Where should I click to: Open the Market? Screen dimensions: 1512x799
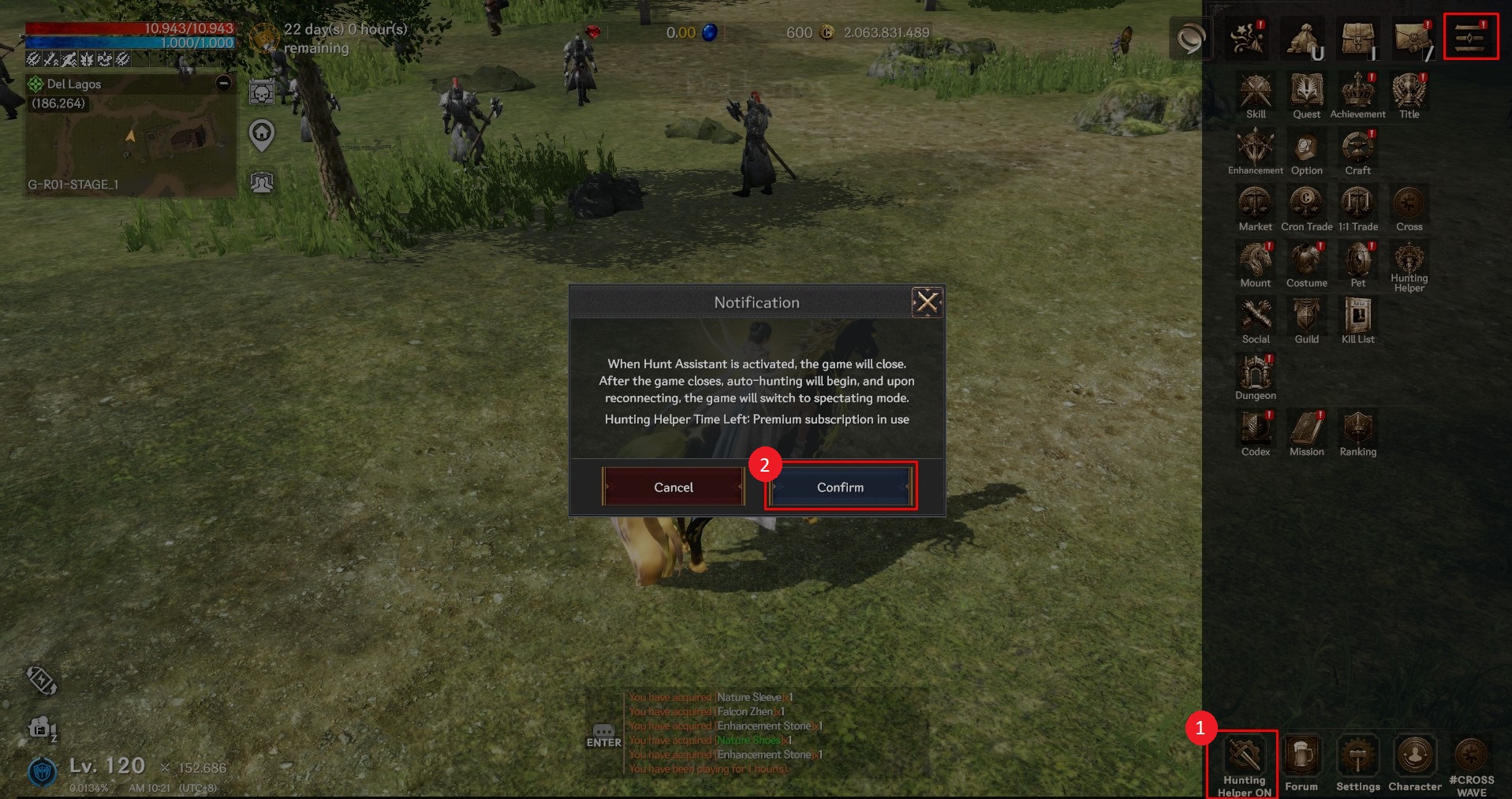click(x=1255, y=207)
